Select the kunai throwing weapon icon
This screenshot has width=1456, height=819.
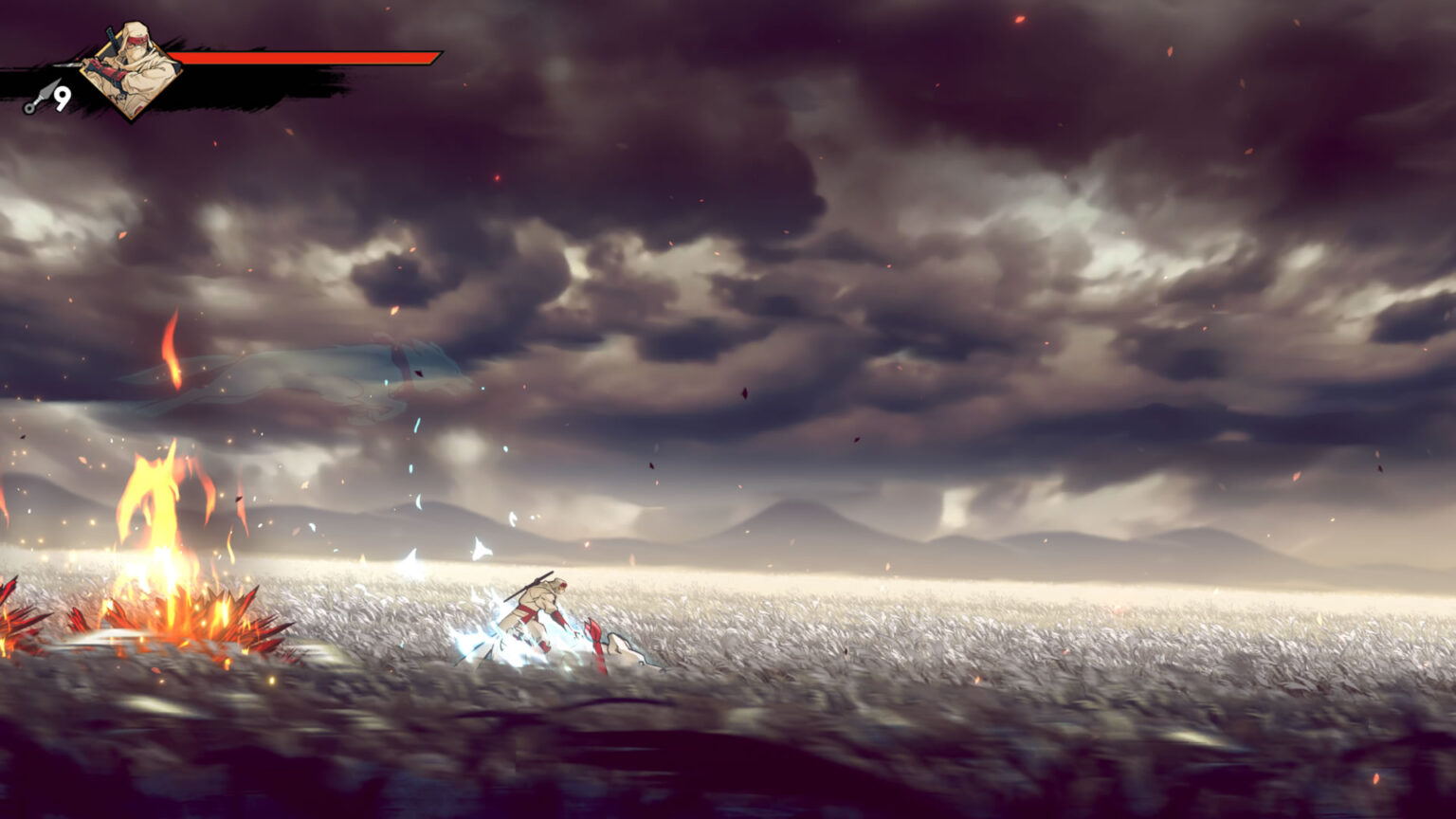pyautogui.click(x=40, y=98)
